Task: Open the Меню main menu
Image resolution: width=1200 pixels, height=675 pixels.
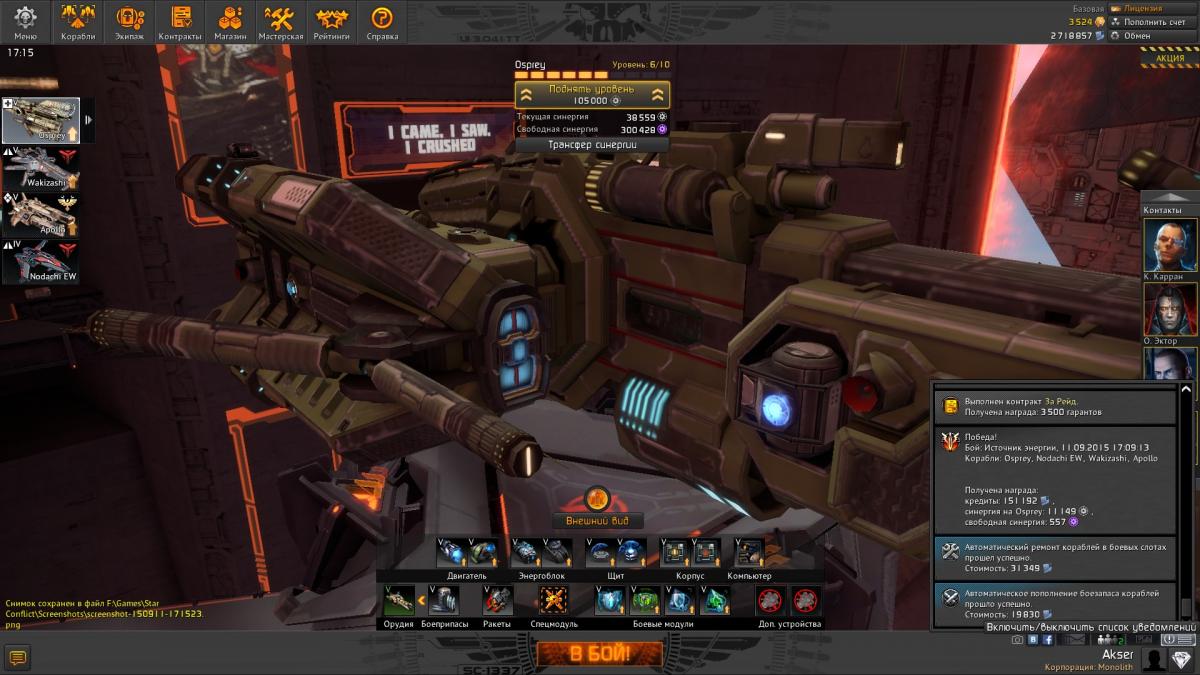Action: click(25, 22)
